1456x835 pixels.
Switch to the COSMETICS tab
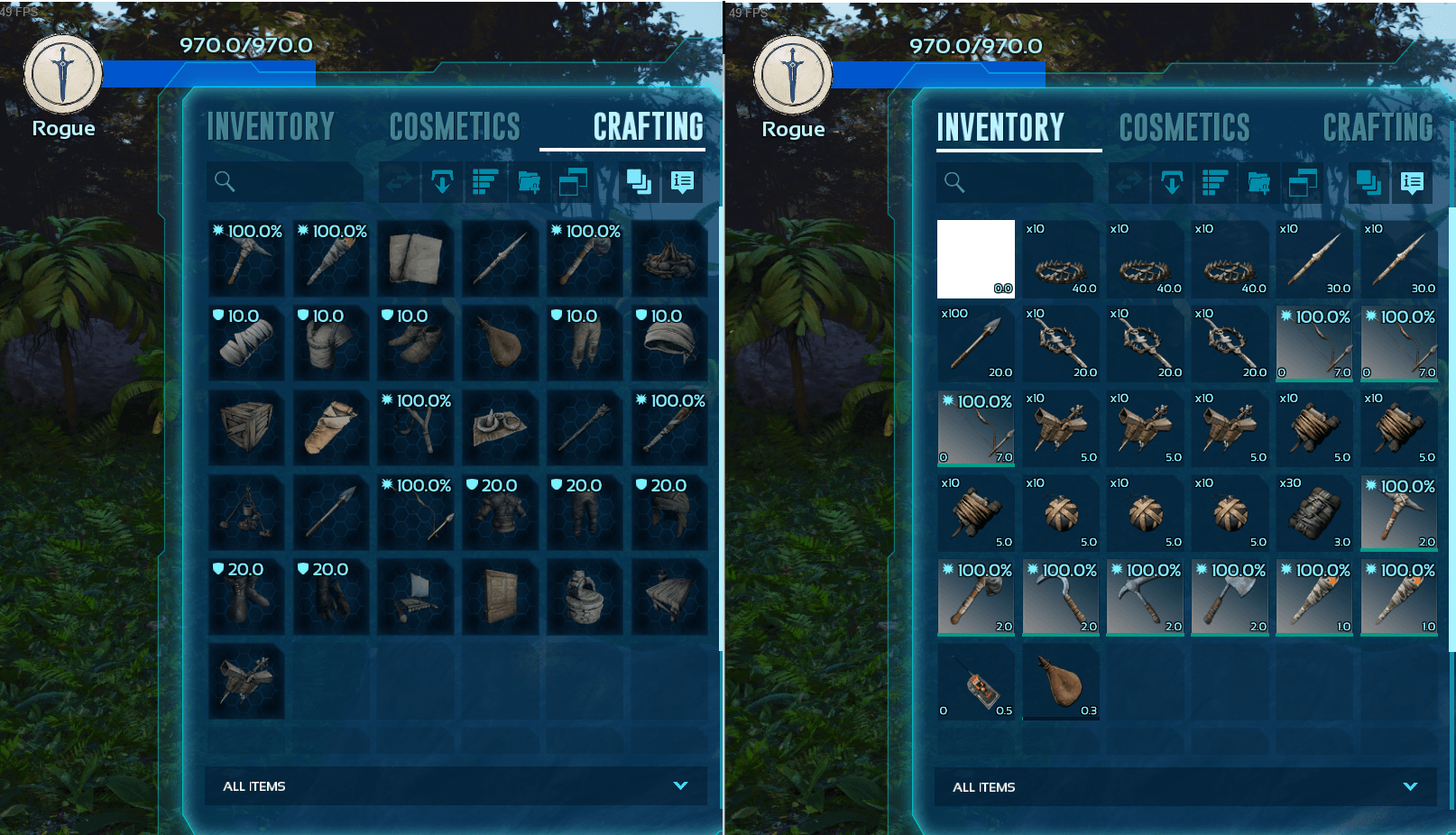tap(454, 127)
